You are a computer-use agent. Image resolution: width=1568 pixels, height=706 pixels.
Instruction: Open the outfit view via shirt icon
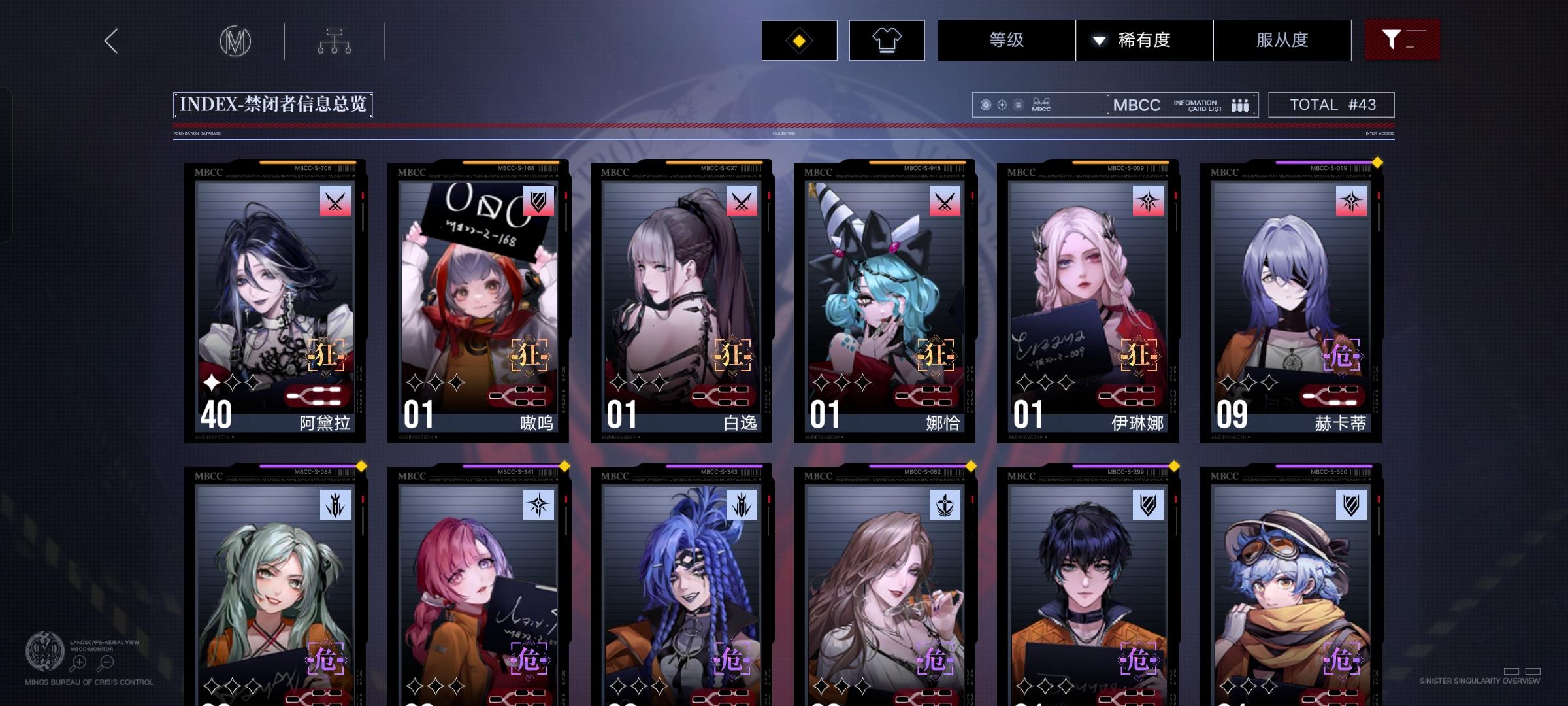point(886,40)
